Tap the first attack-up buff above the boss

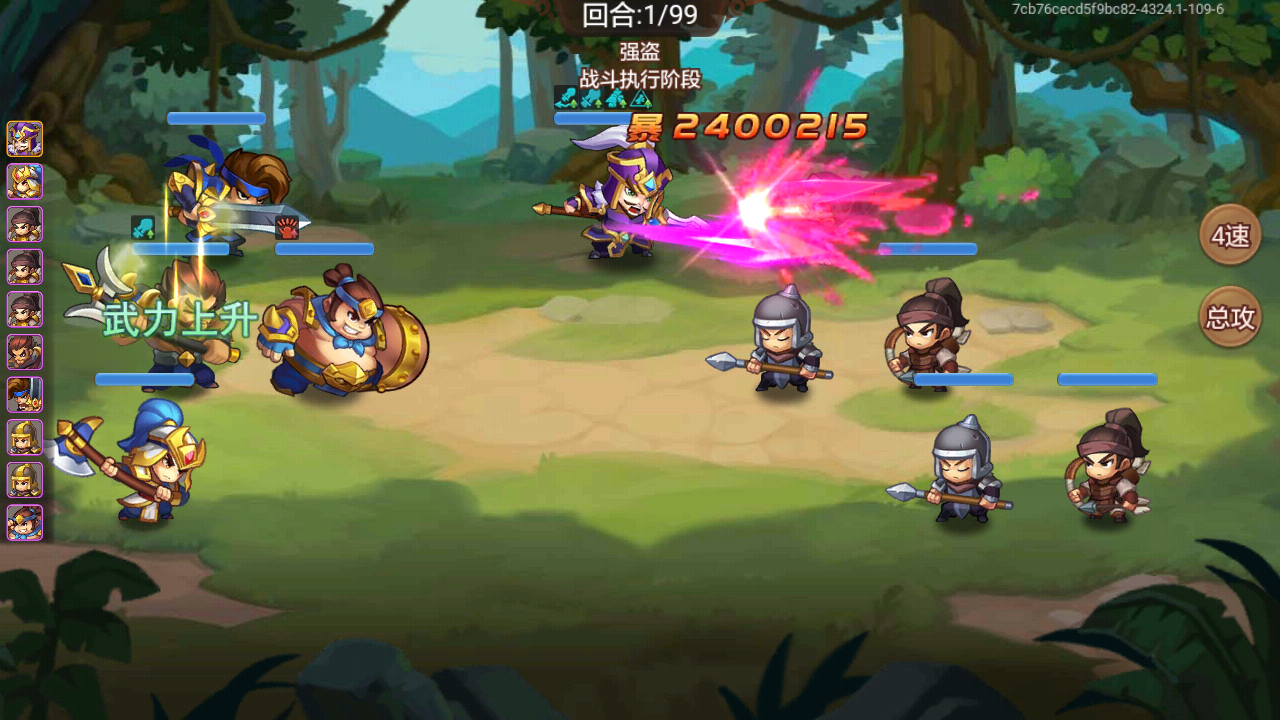pyautogui.click(x=565, y=99)
